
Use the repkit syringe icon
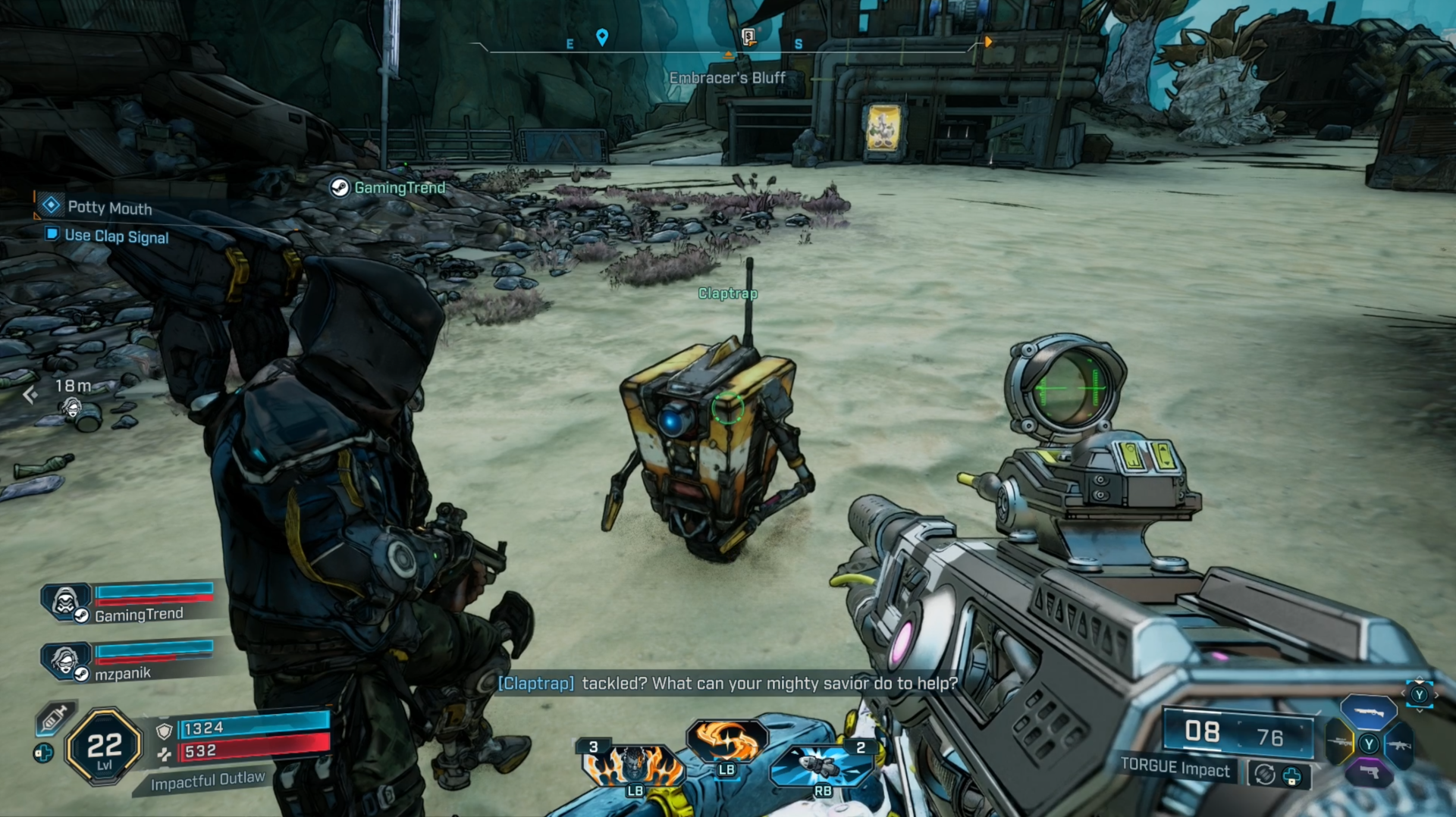[x=54, y=718]
